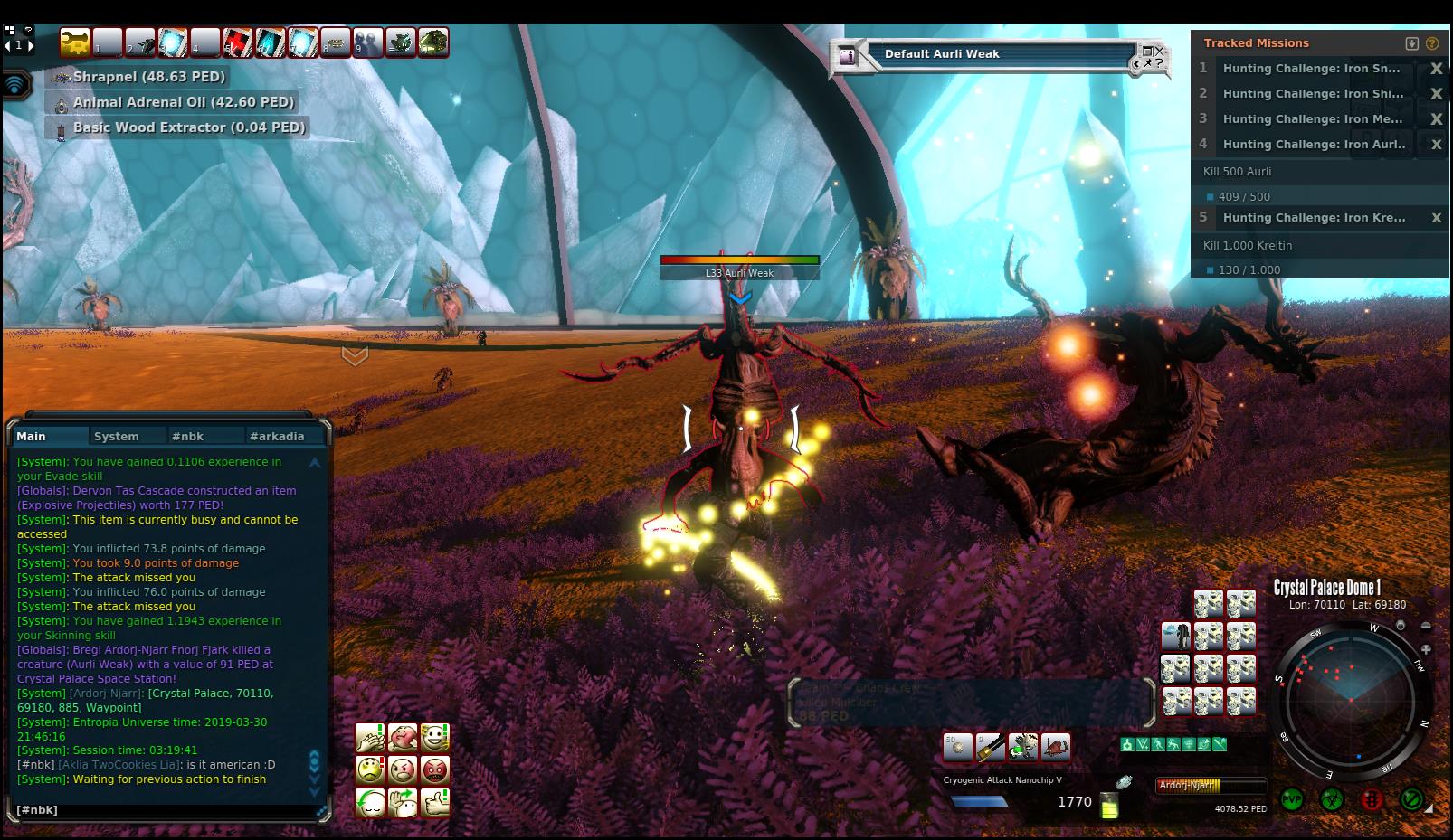The height and width of the screenshot is (840, 1453).
Task: Trigger the angry red face emote
Action: (435, 769)
